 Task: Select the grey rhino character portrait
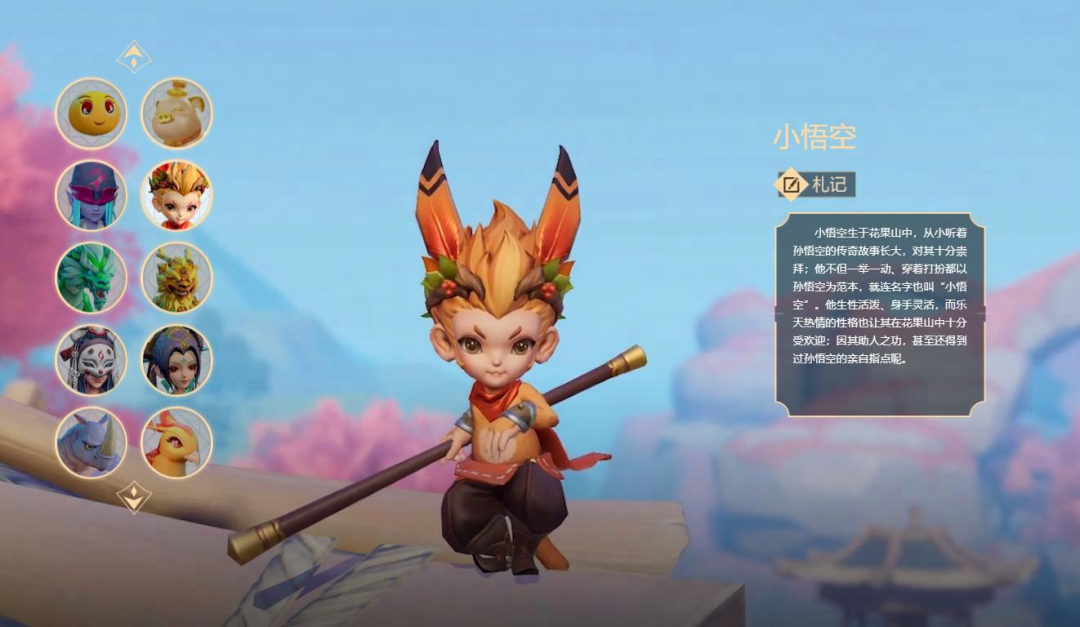coord(91,442)
